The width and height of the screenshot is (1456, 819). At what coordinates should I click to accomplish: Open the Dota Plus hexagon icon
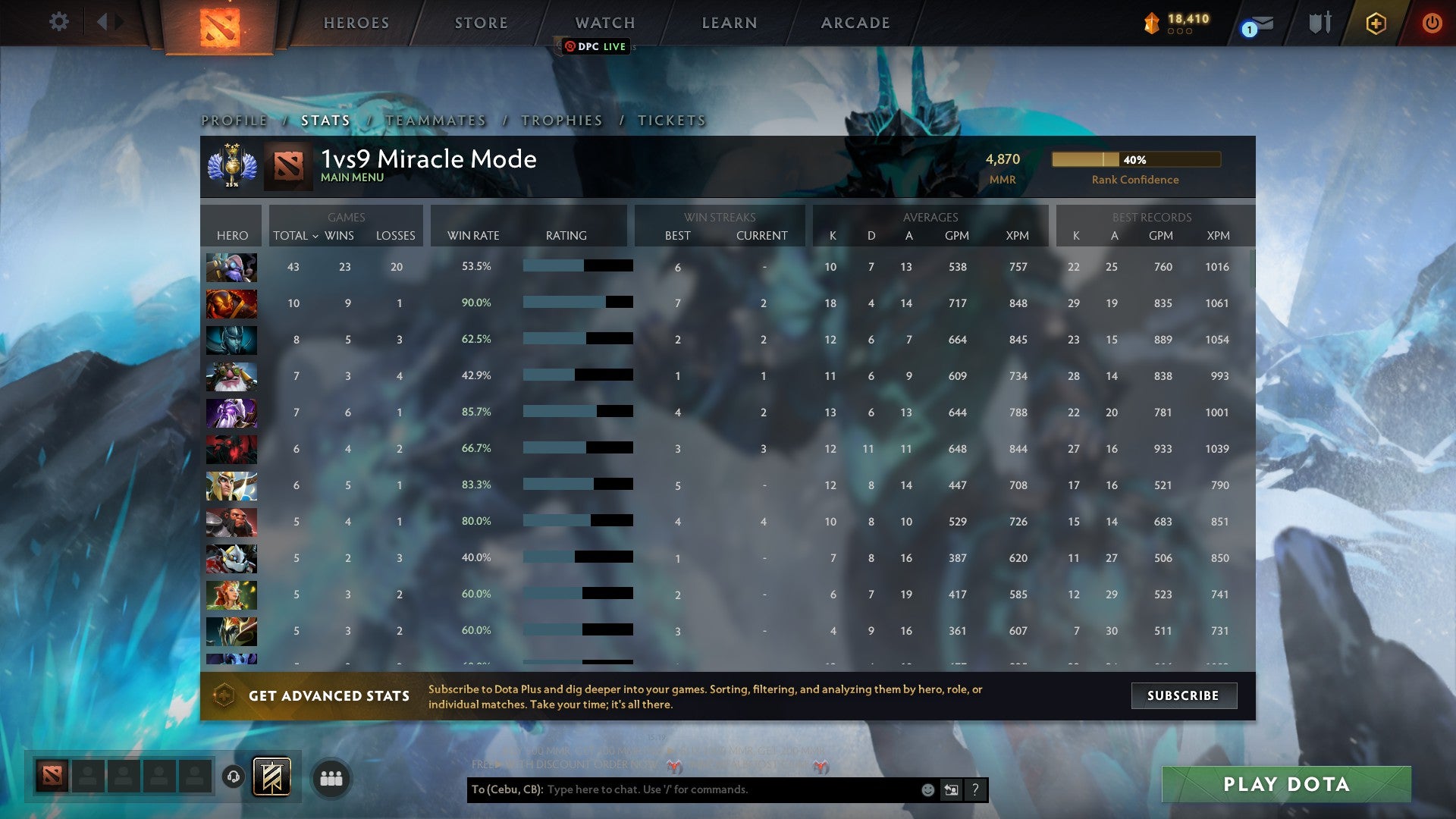click(1376, 24)
